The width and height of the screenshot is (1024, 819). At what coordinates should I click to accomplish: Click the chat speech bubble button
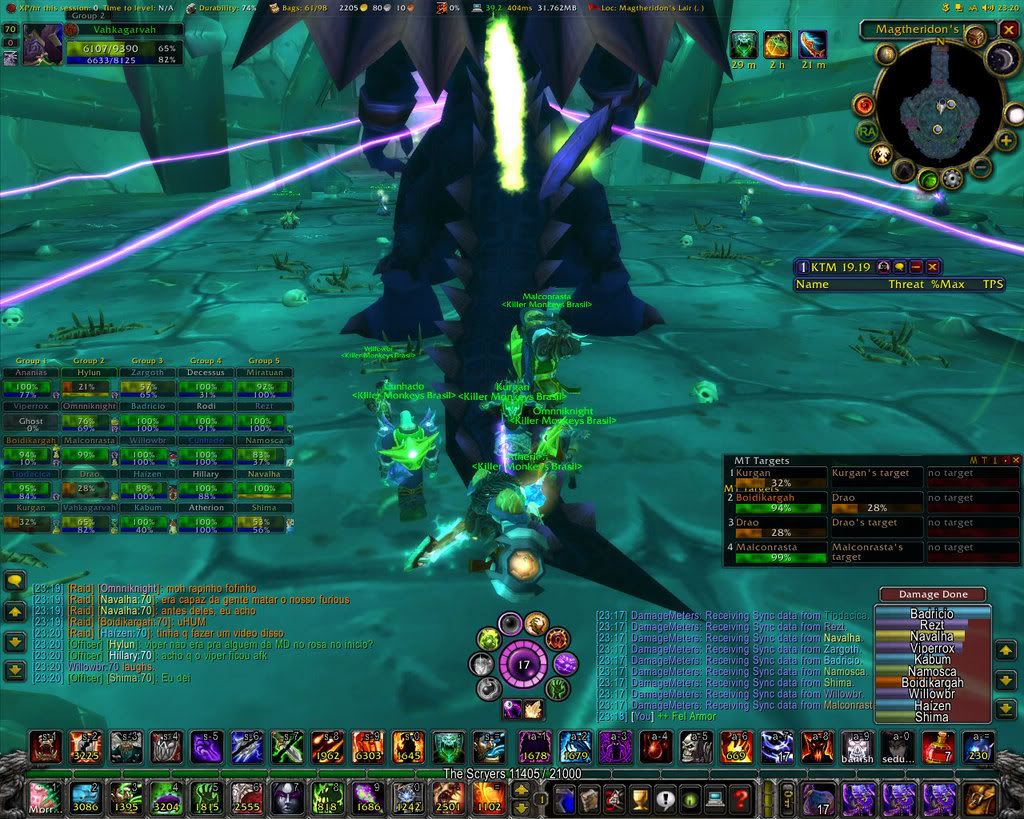[15, 581]
